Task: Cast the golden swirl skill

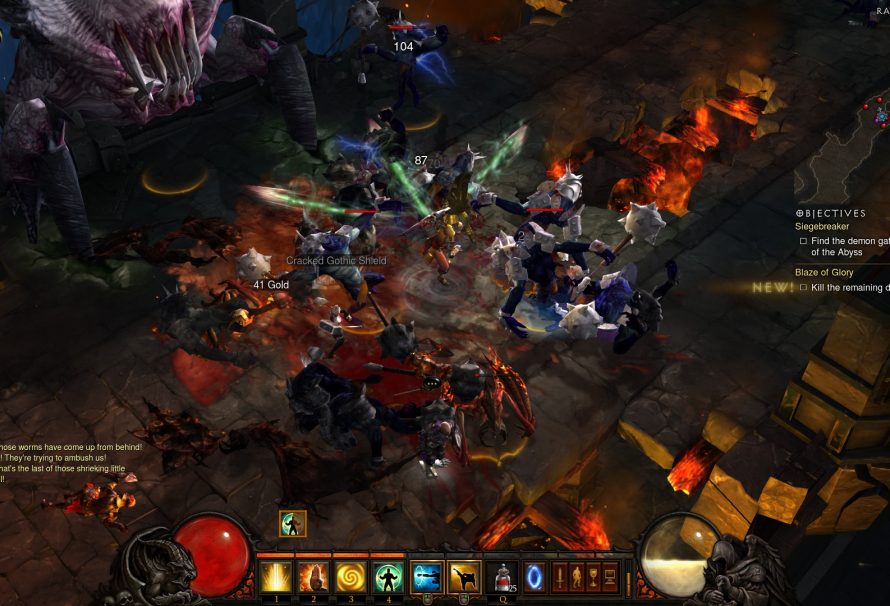Action: click(x=350, y=578)
